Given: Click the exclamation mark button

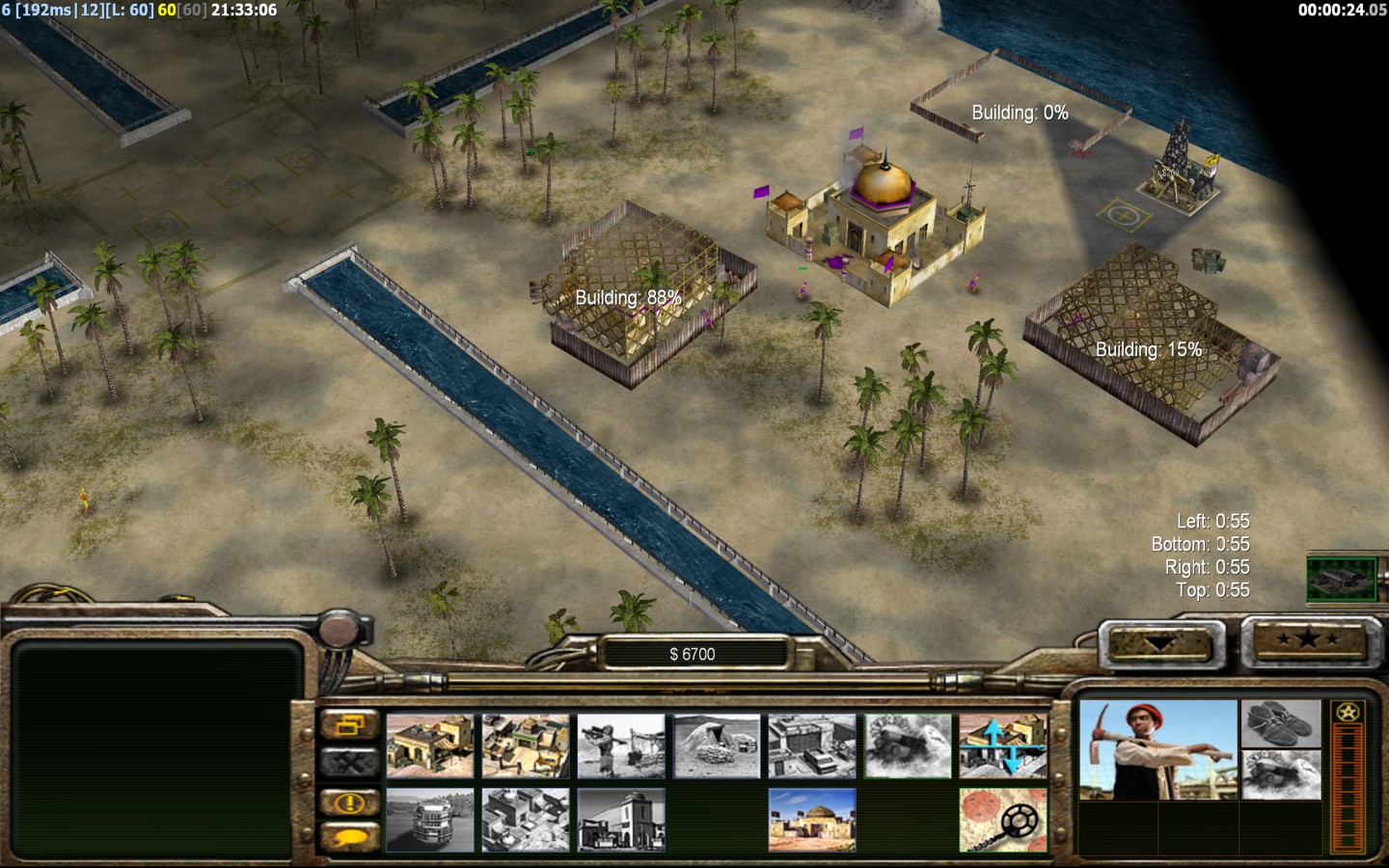Looking at the screenshot, I should click(349, 801).
